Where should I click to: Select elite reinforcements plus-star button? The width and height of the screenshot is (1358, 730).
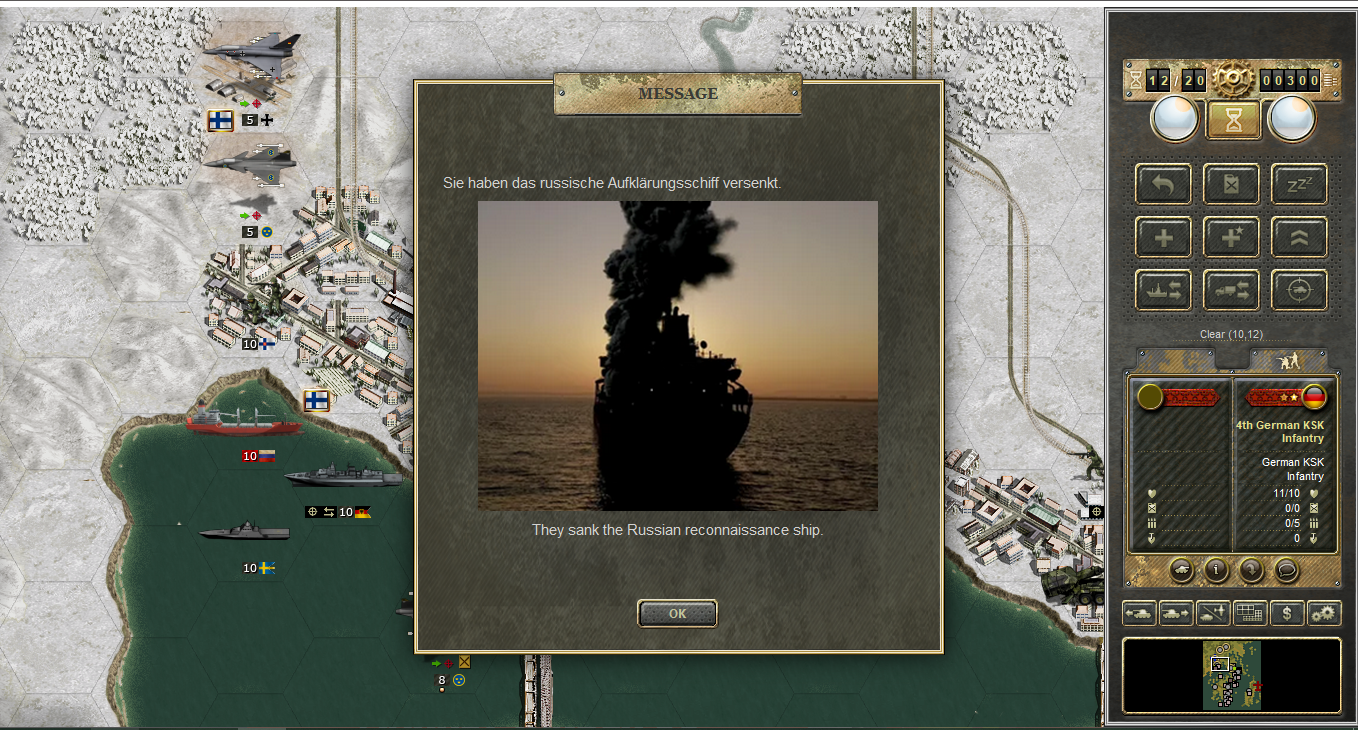(x=1231, y=237)
